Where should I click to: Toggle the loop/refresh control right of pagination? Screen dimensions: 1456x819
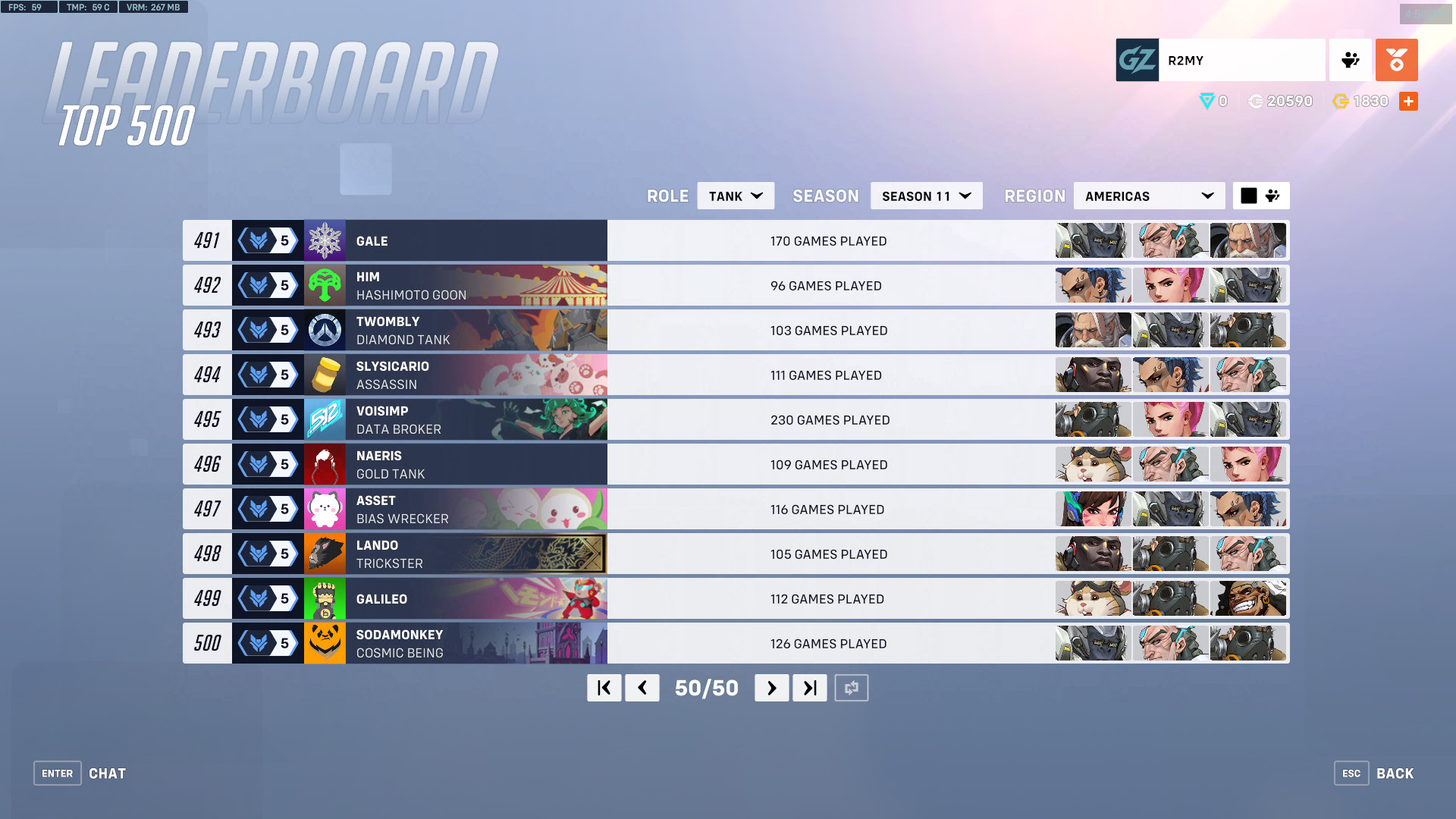tap(851, 688)
